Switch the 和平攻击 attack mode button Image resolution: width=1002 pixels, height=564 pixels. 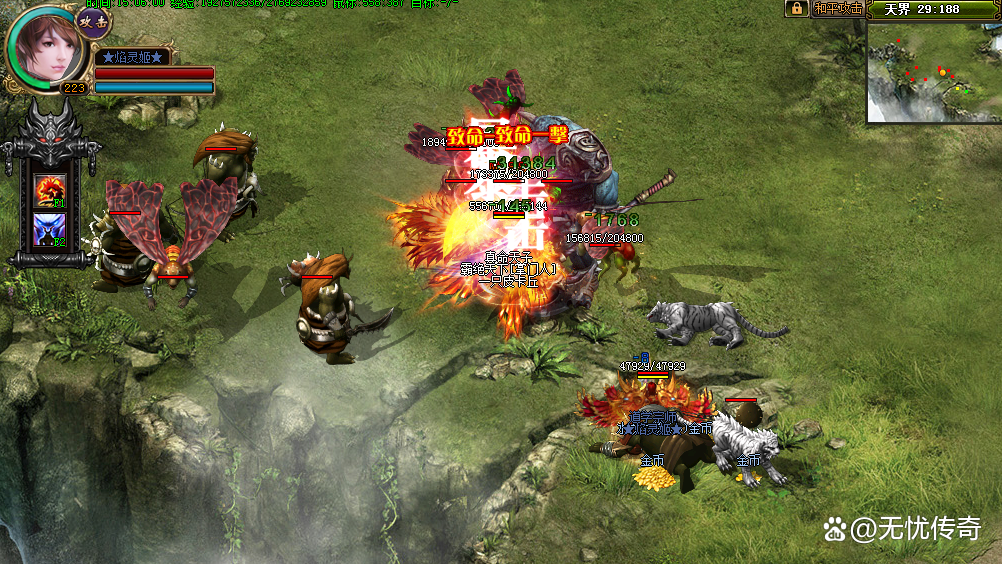[x=837, y=9]
